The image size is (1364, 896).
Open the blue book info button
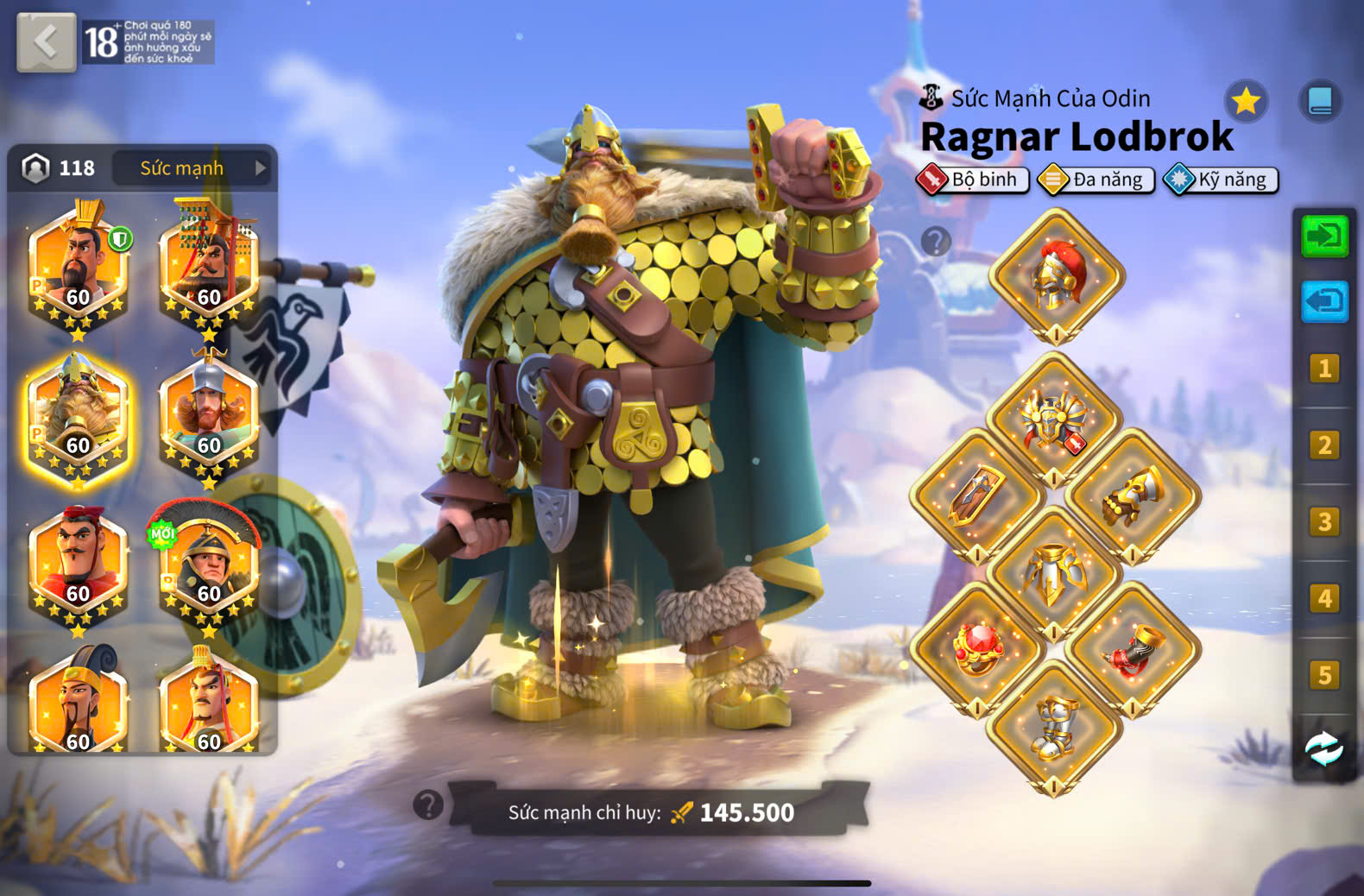click(1320, 102)
